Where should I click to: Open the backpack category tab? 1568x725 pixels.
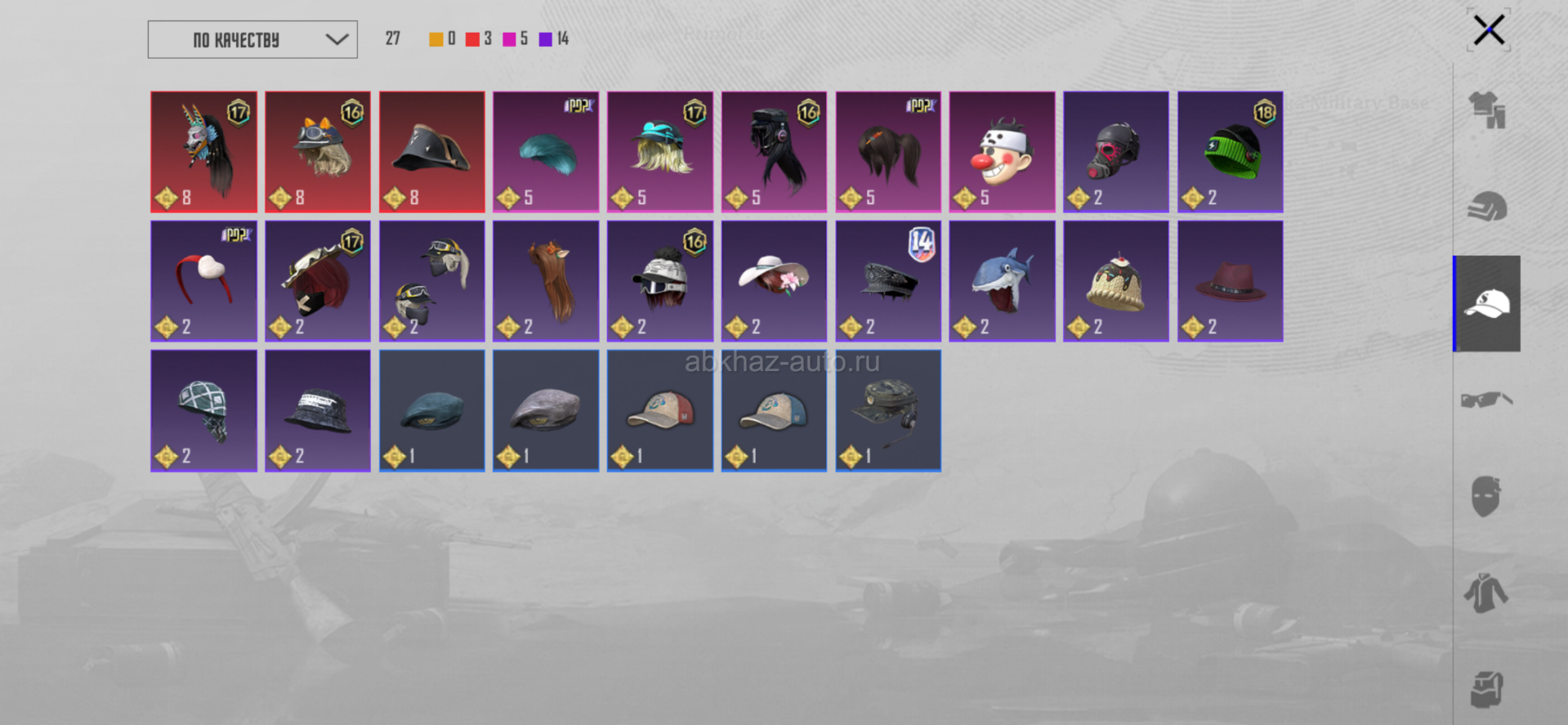pos(1487,689)
